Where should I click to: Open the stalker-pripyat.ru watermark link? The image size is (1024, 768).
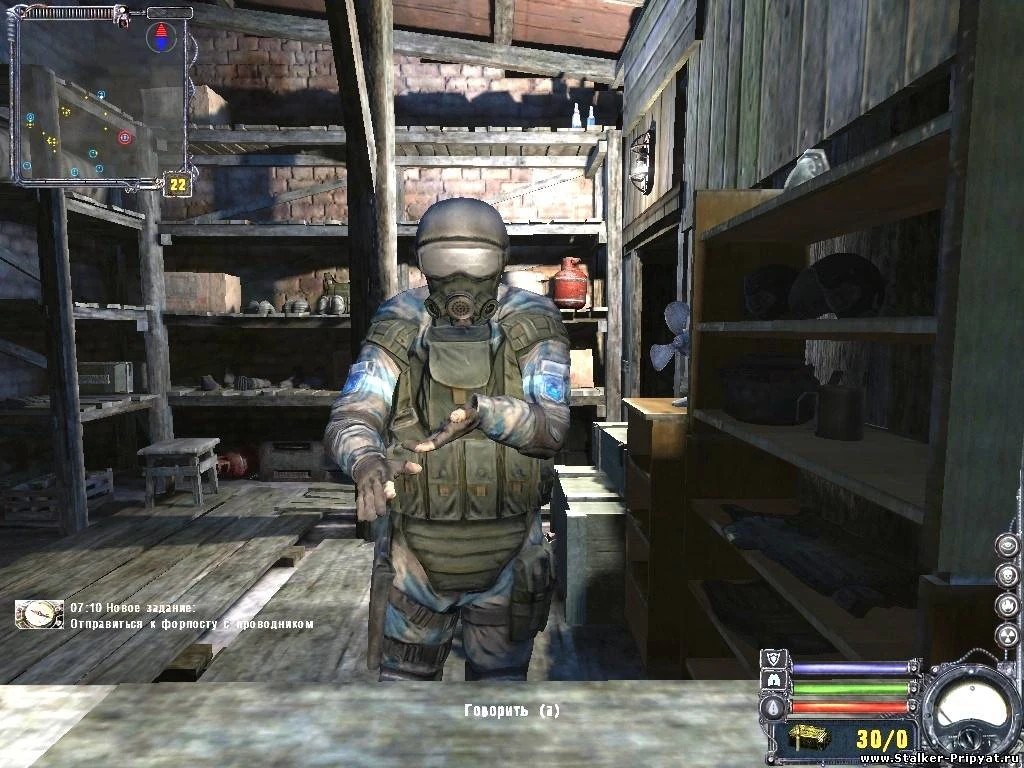[939, 757]
